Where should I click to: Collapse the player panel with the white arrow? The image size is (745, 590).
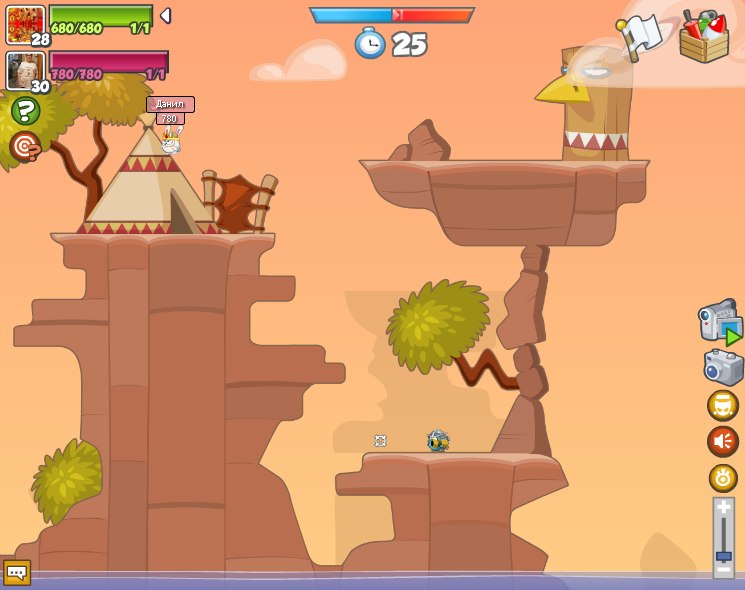tap(166, 16)
